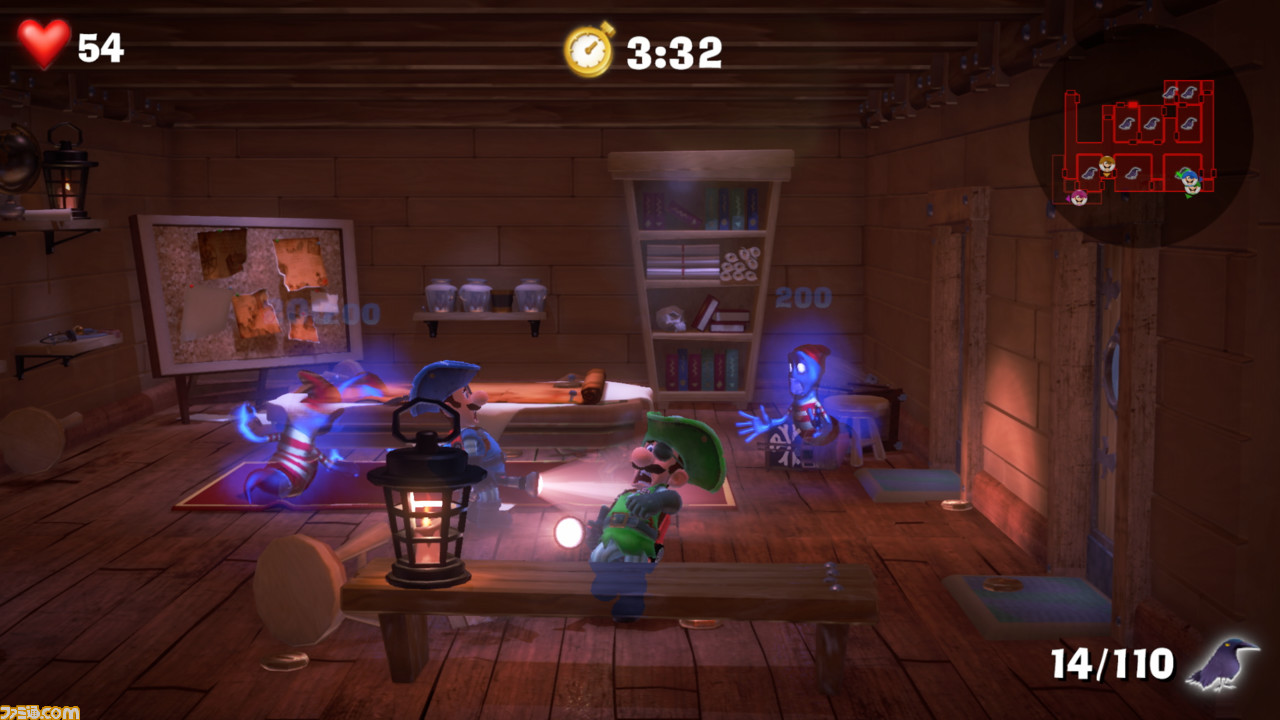Click the red heart health icon
Screen dimensions: 1280x720
(x=44, y=44)
